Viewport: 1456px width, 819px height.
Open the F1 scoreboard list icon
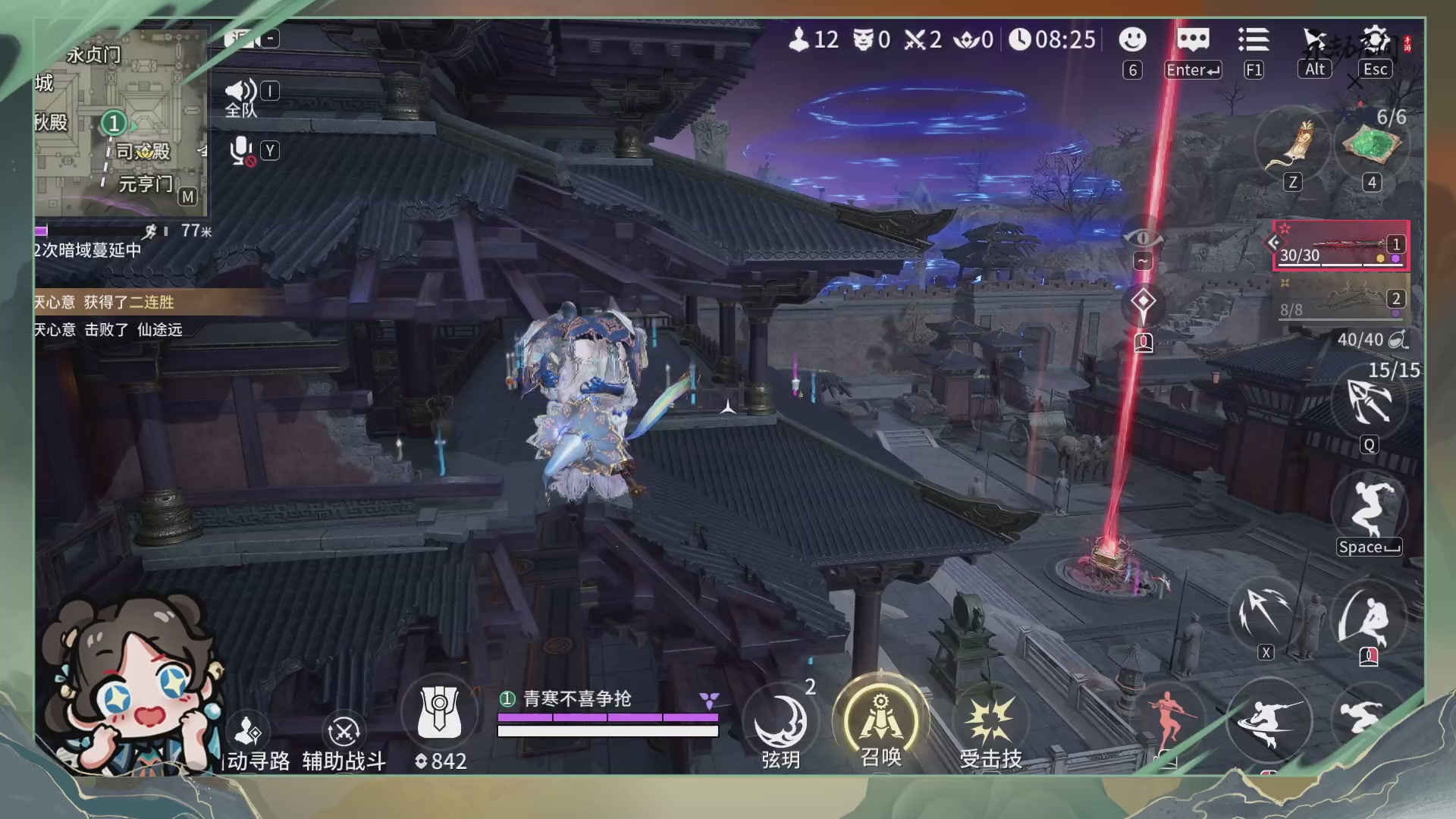(x=1254, y=39)
